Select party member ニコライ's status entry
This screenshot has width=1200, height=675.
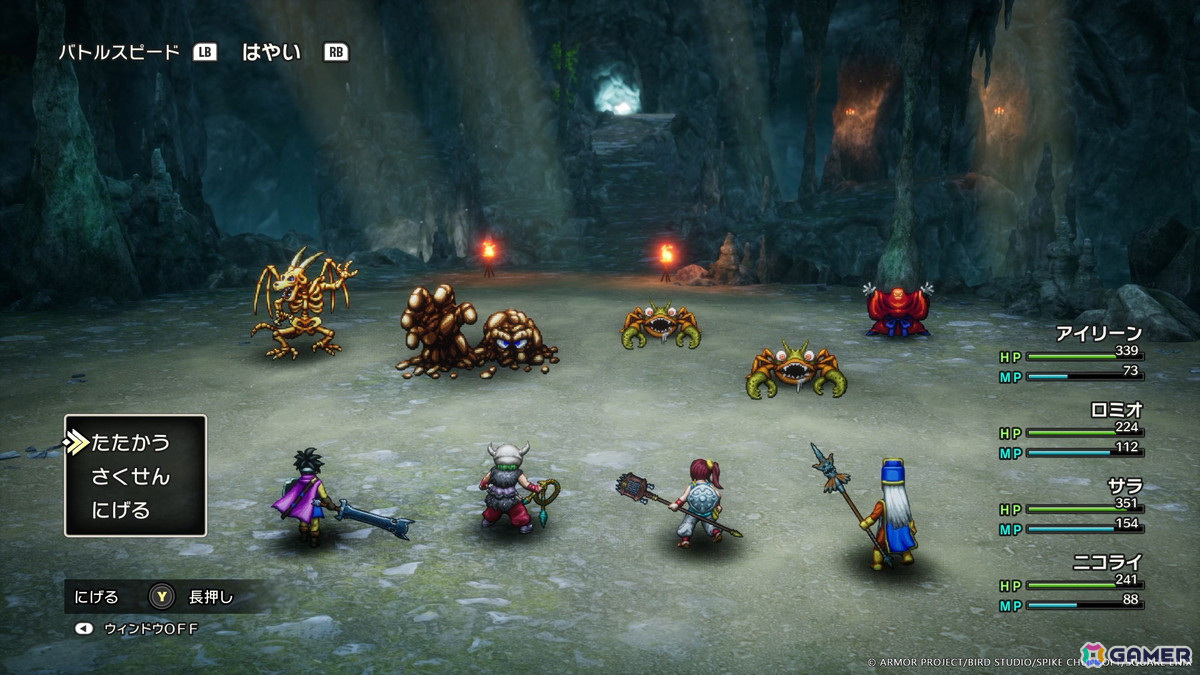[x=1106, y=562]
